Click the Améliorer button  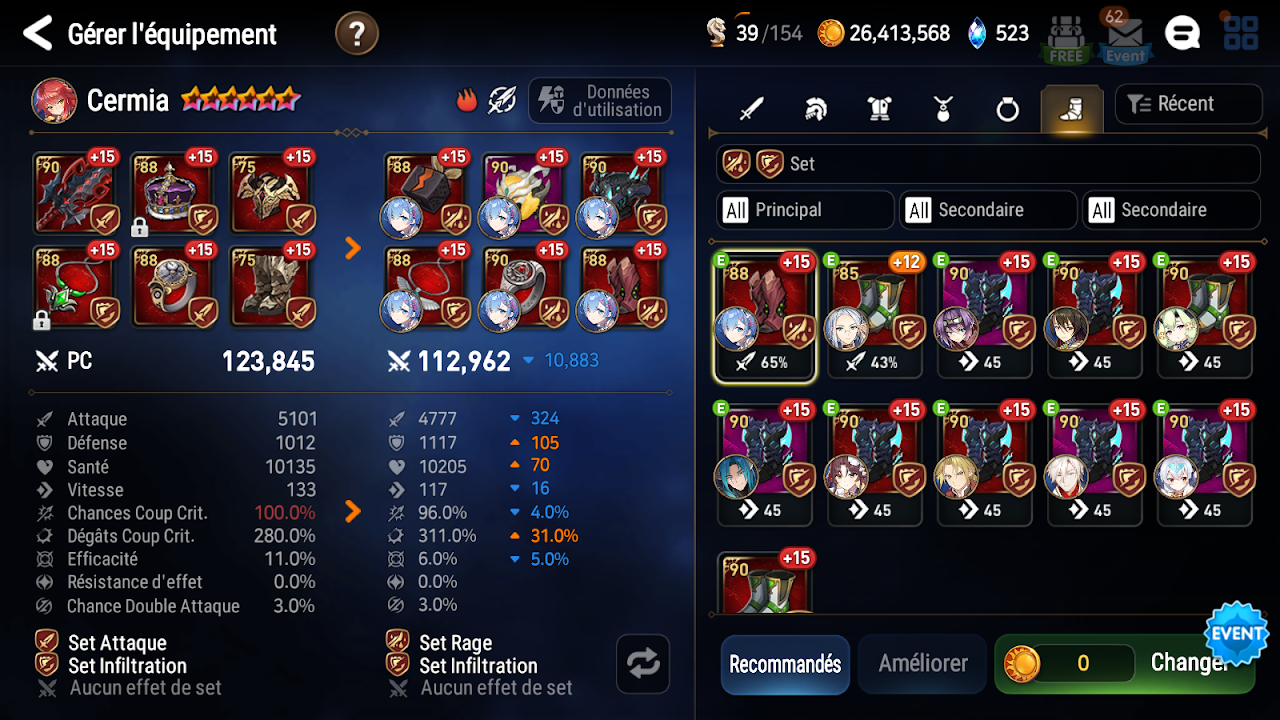tap(923, 664)
